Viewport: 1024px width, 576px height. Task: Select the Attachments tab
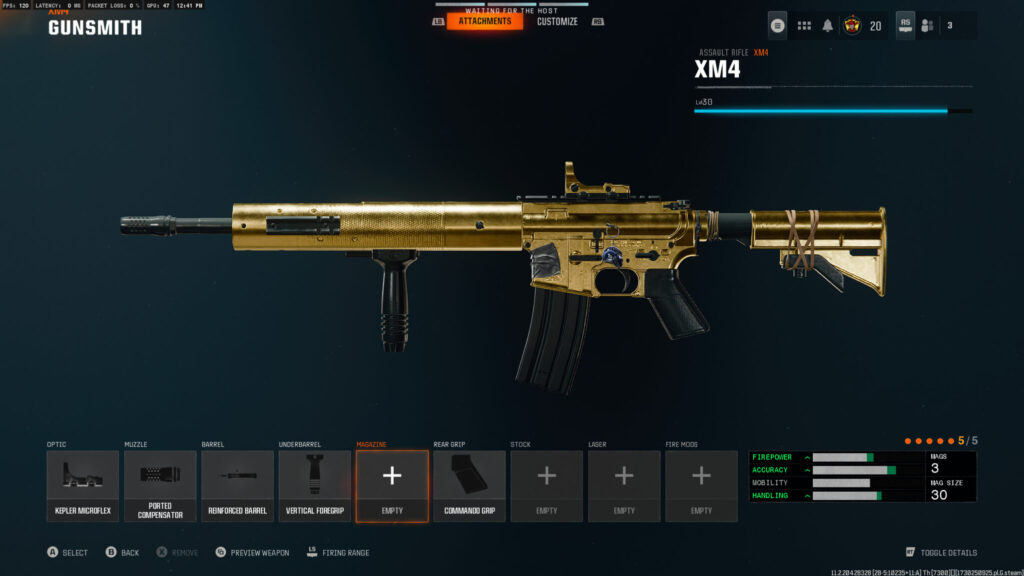[485, 21]
